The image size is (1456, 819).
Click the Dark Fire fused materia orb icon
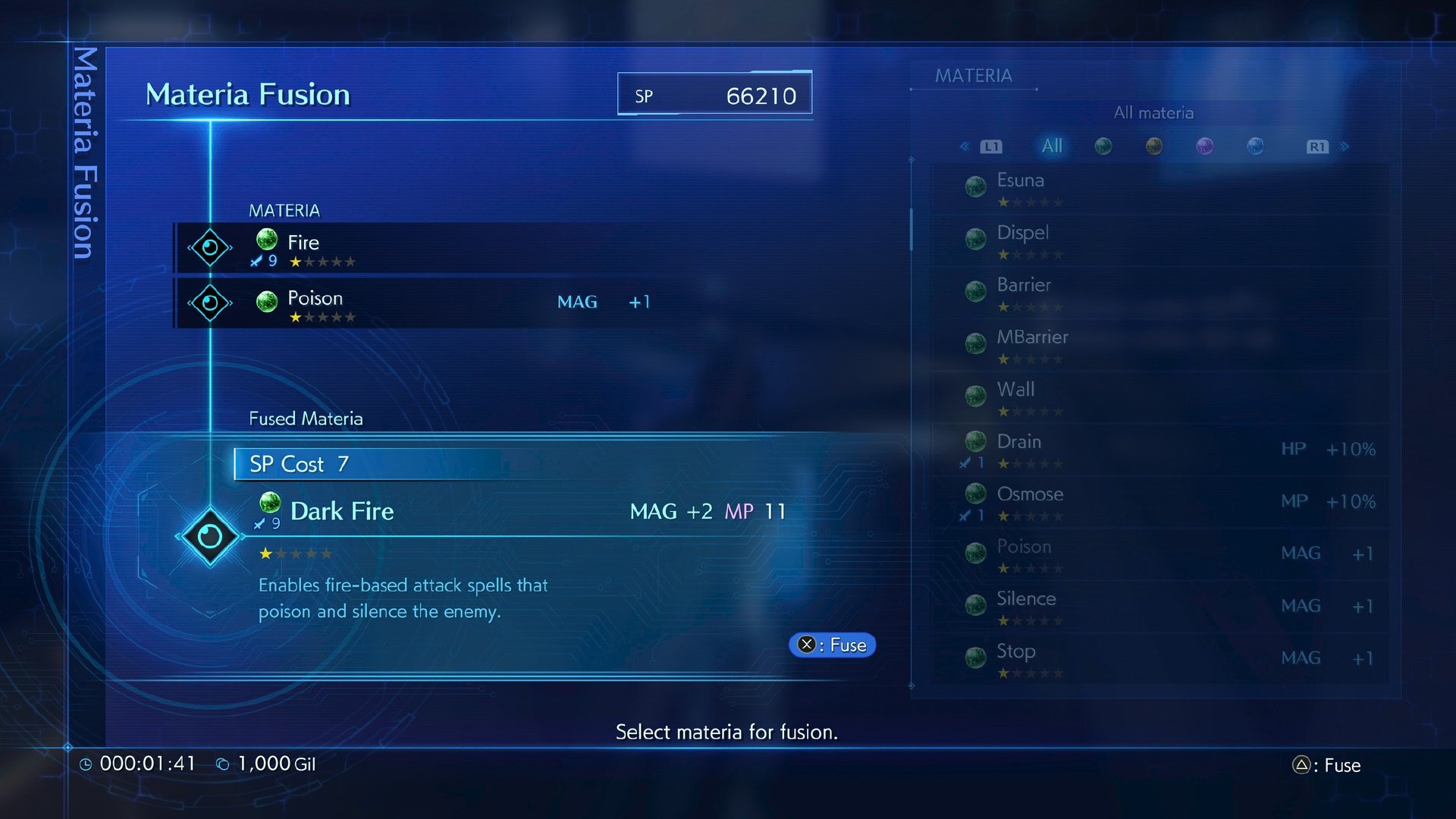(x=270, y=502)
